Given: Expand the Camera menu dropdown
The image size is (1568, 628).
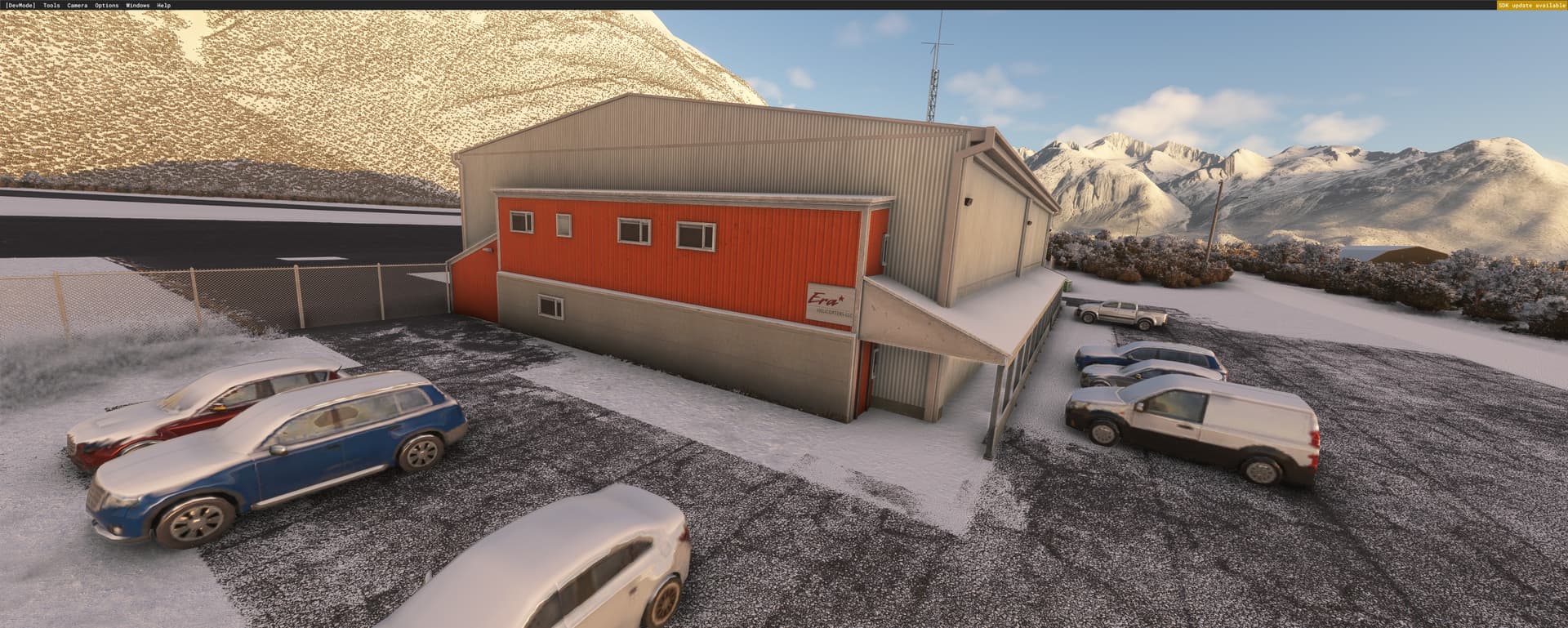Looking at the screenshot, I should coord(76,4).
